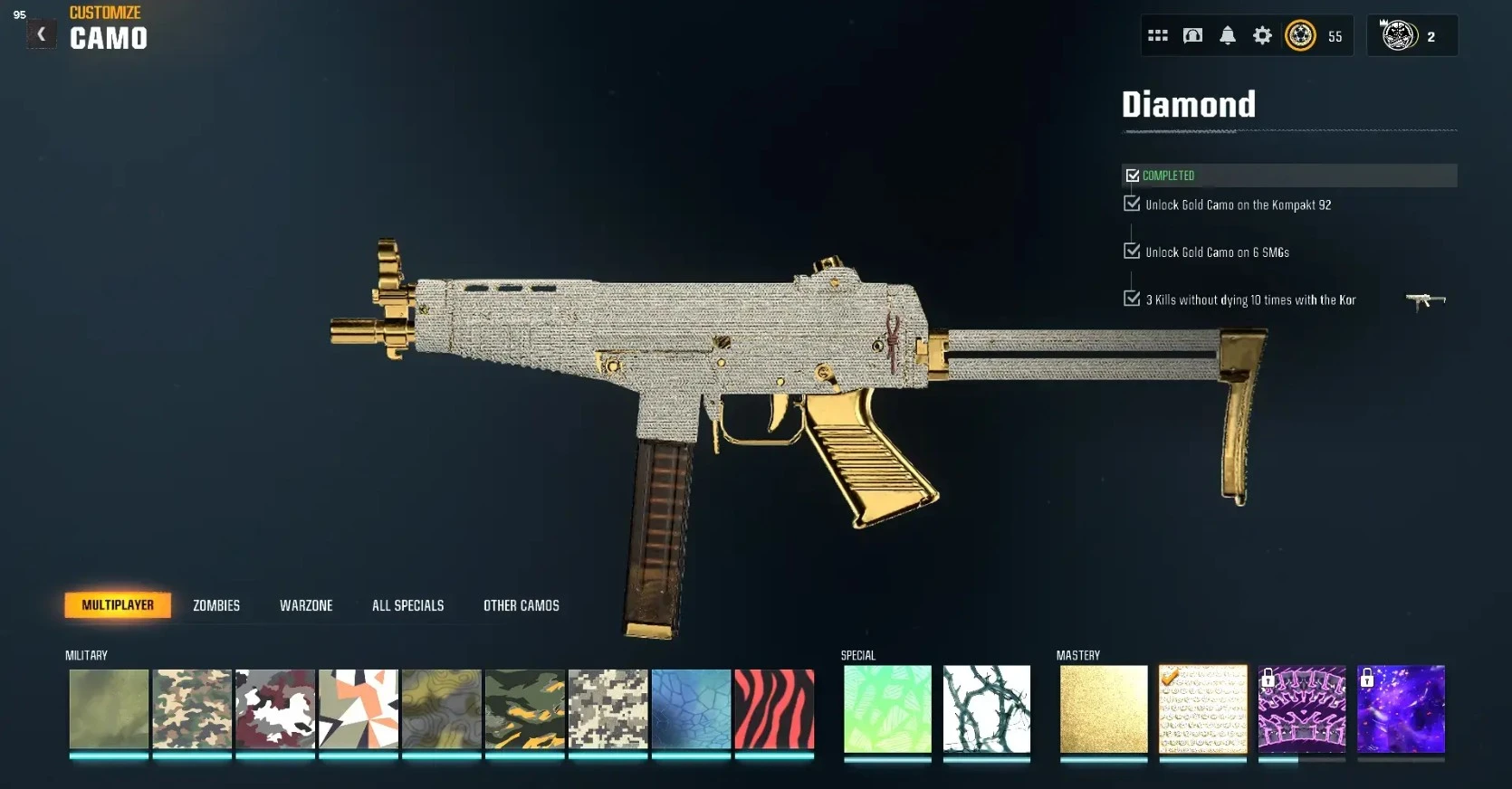View the OTHER CAMOS tab
1512x789 pixels.
tap(522, 605)
